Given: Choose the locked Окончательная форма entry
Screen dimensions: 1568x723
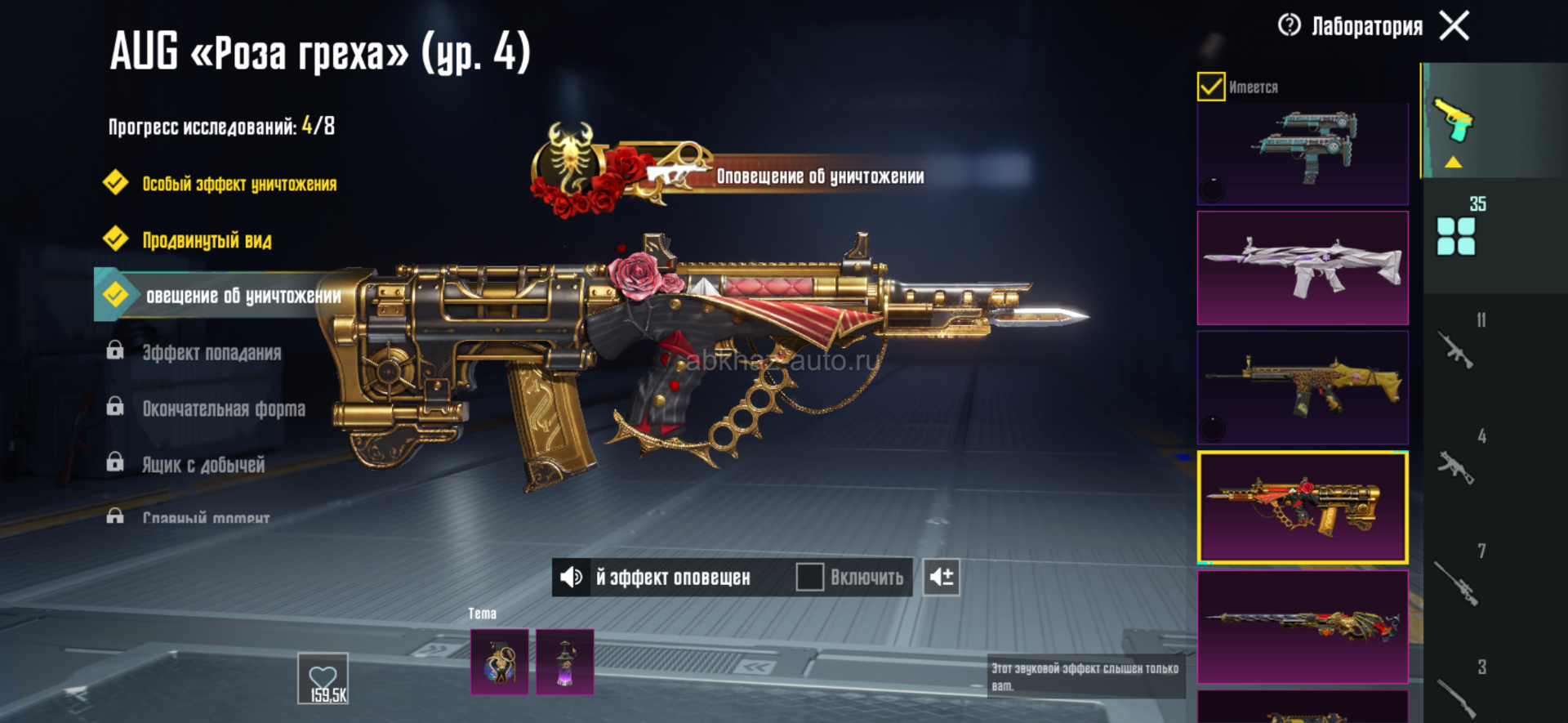Looking at the screenshot, I should [223, 408].
